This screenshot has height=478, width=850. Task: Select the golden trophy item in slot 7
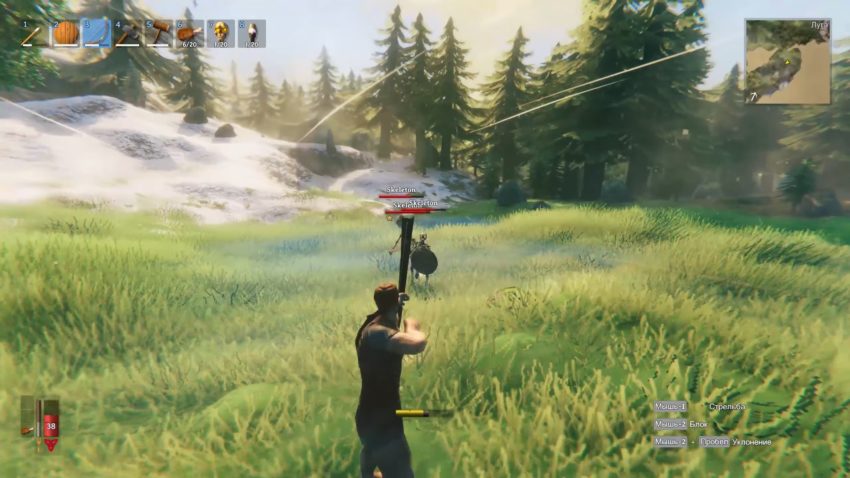(220, 34)
